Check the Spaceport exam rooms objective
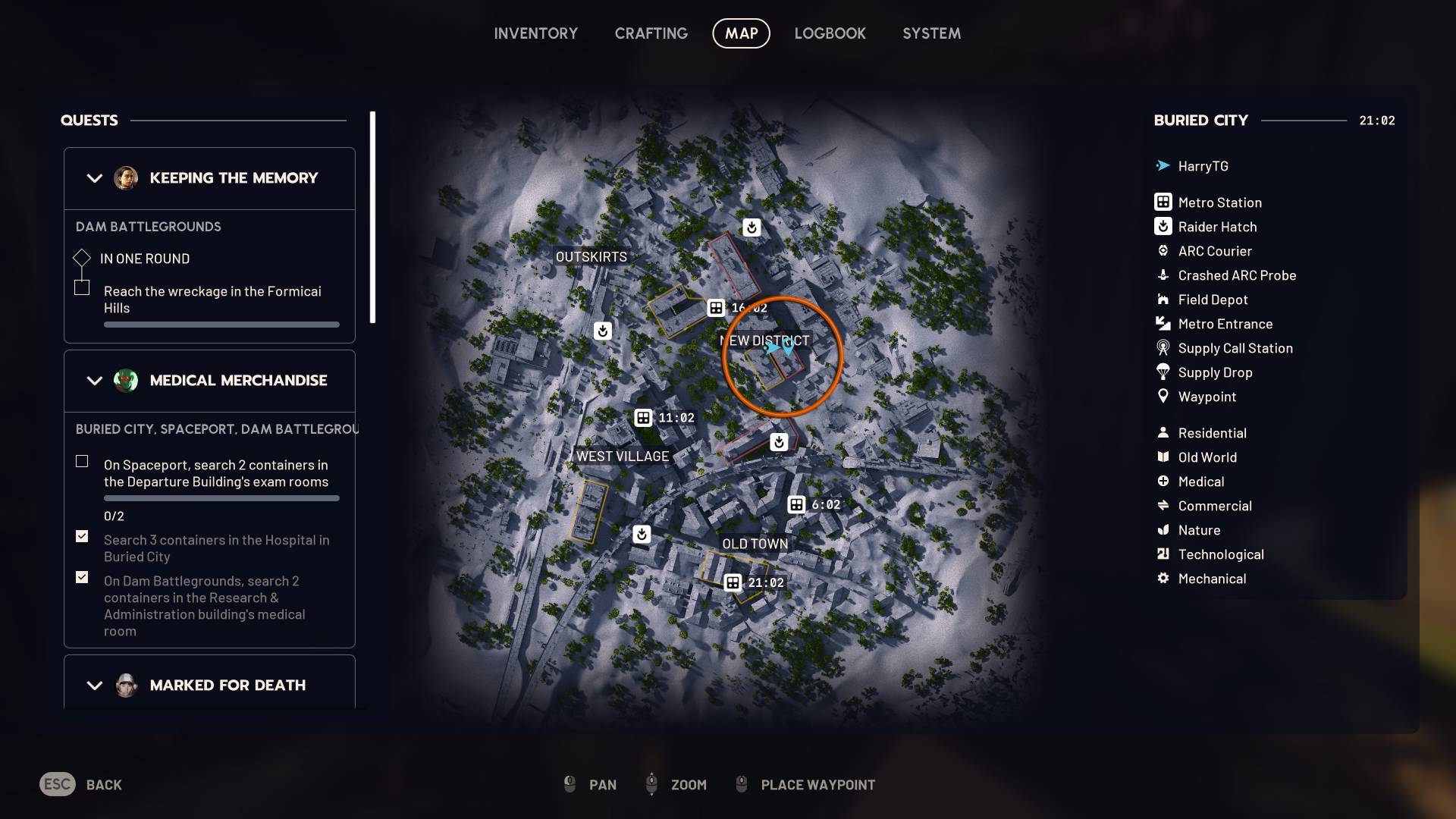The width and height of the screenshot is (1456, 819). pos(81,460)
